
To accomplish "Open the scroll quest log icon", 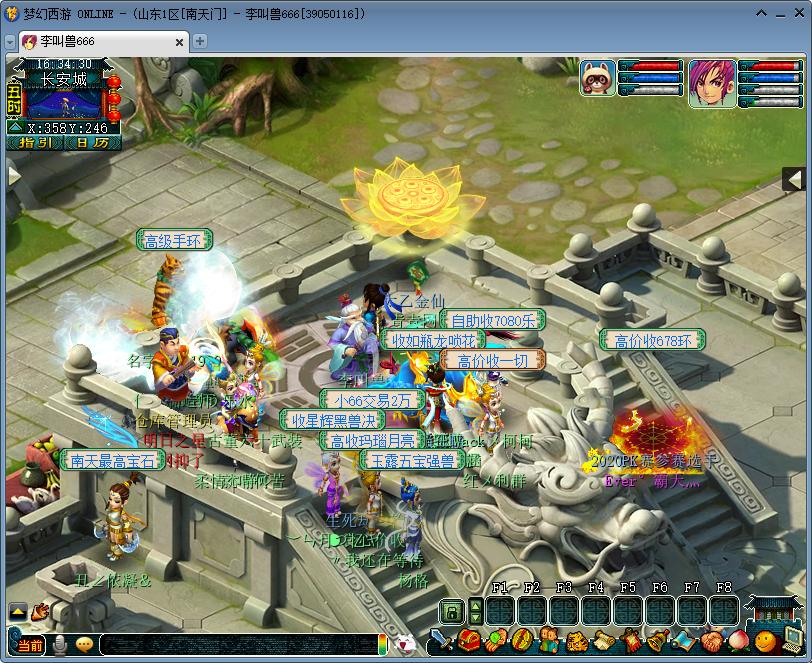I will tap(603, 641).
